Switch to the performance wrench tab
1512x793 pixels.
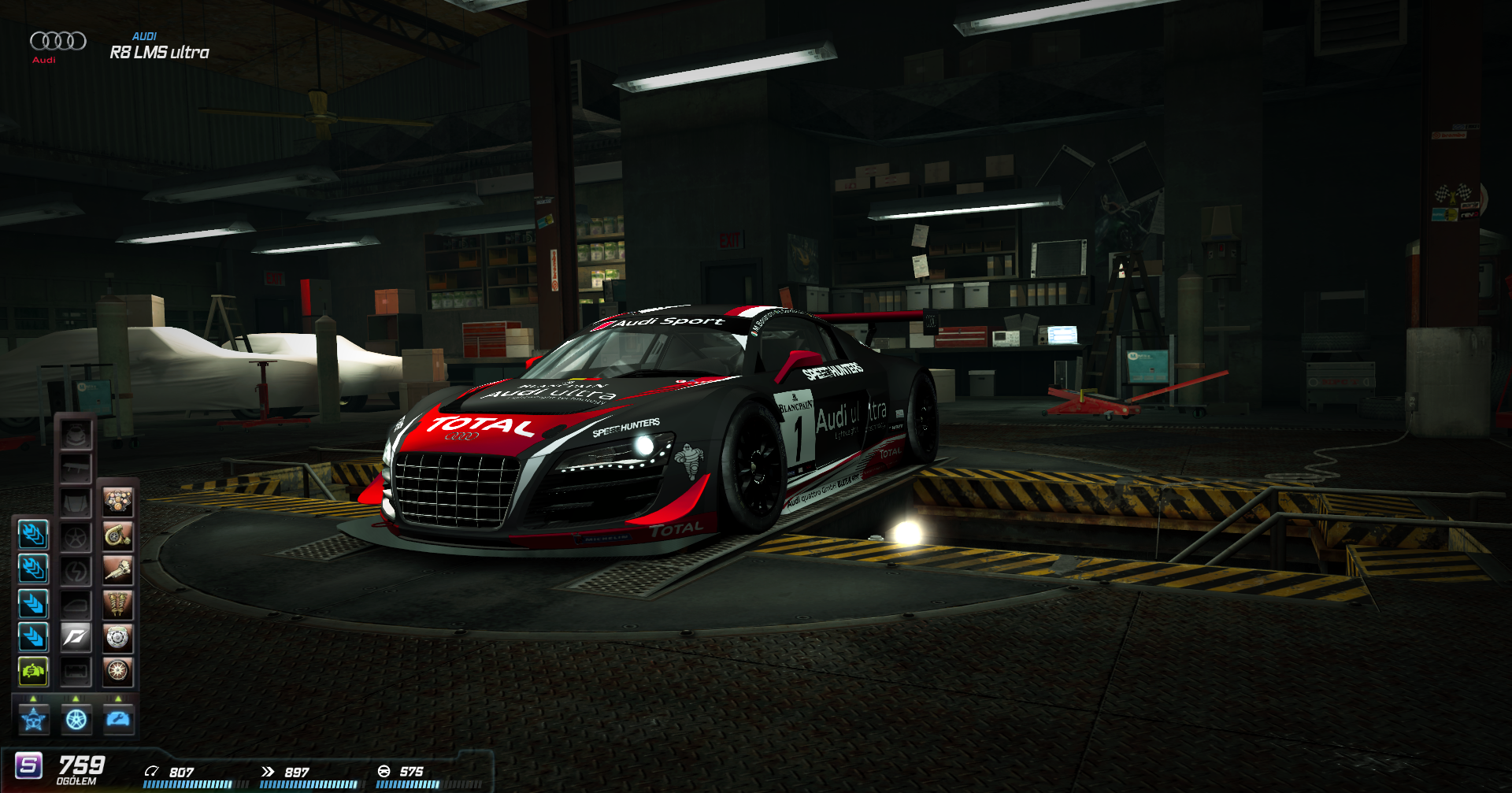tap(118, 719)
